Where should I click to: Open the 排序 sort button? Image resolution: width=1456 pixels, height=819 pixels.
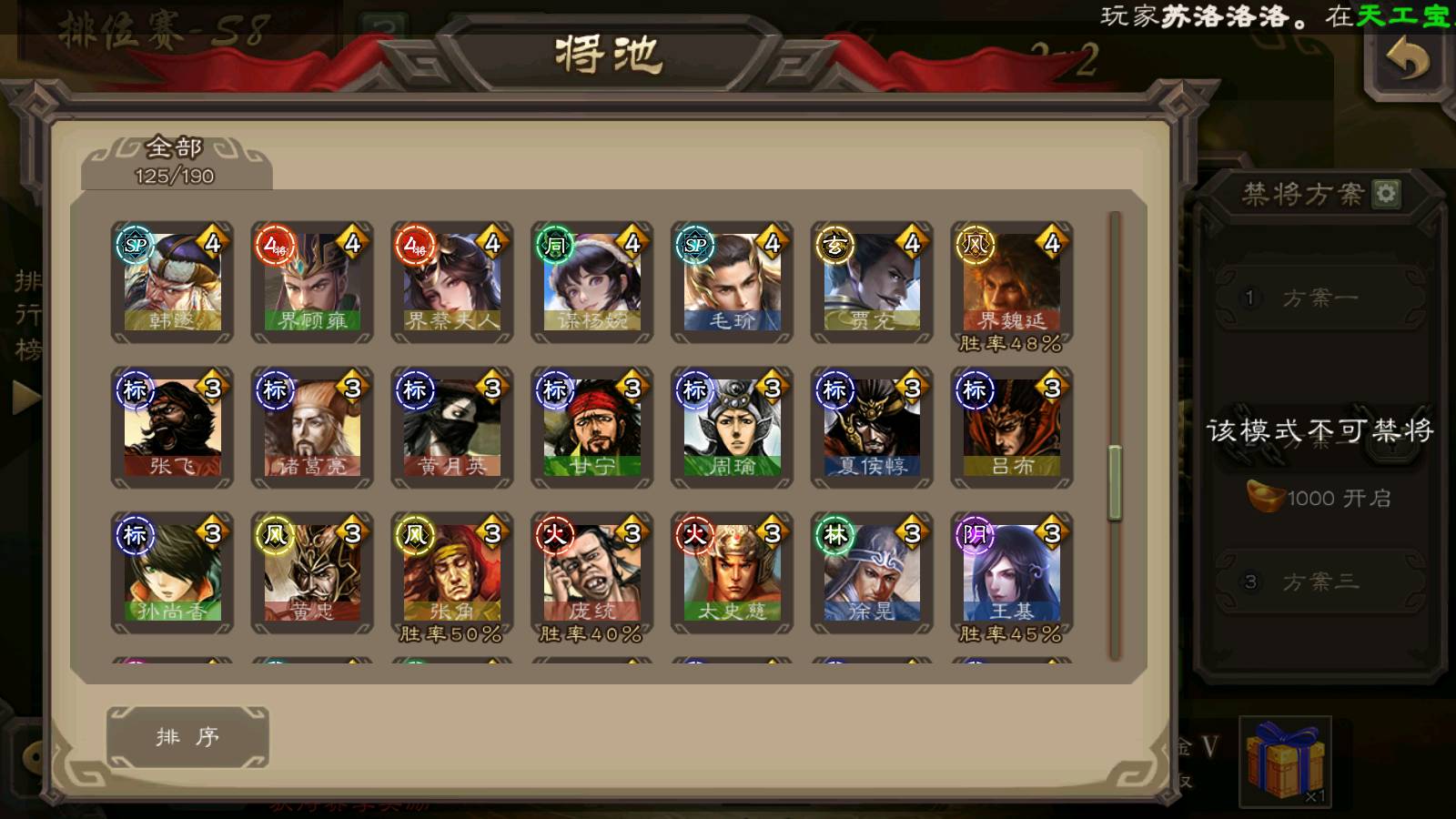click(187, 737)
